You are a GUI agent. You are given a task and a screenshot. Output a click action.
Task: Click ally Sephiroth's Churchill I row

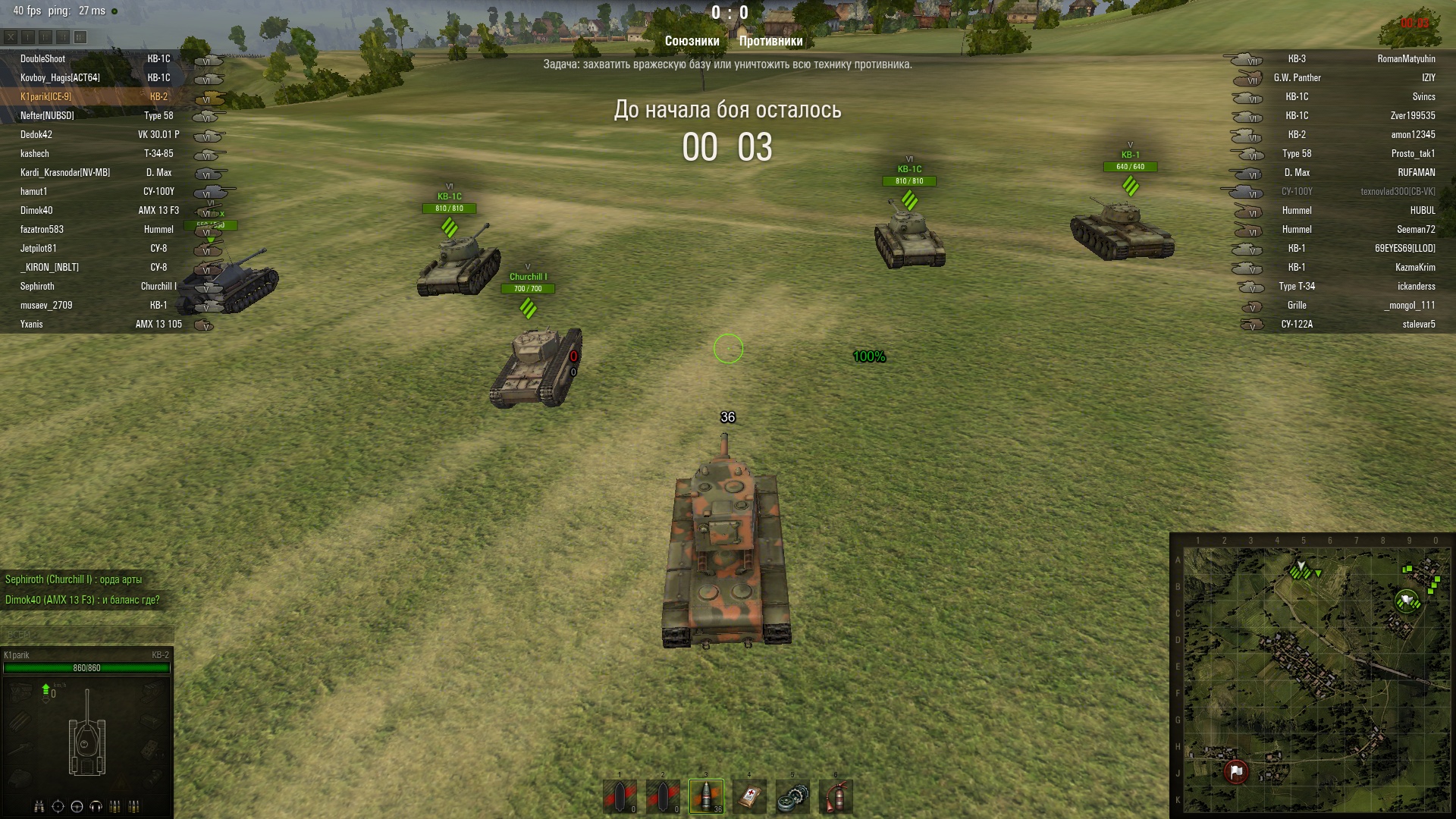pyautogui.click(x=37, y=286)
